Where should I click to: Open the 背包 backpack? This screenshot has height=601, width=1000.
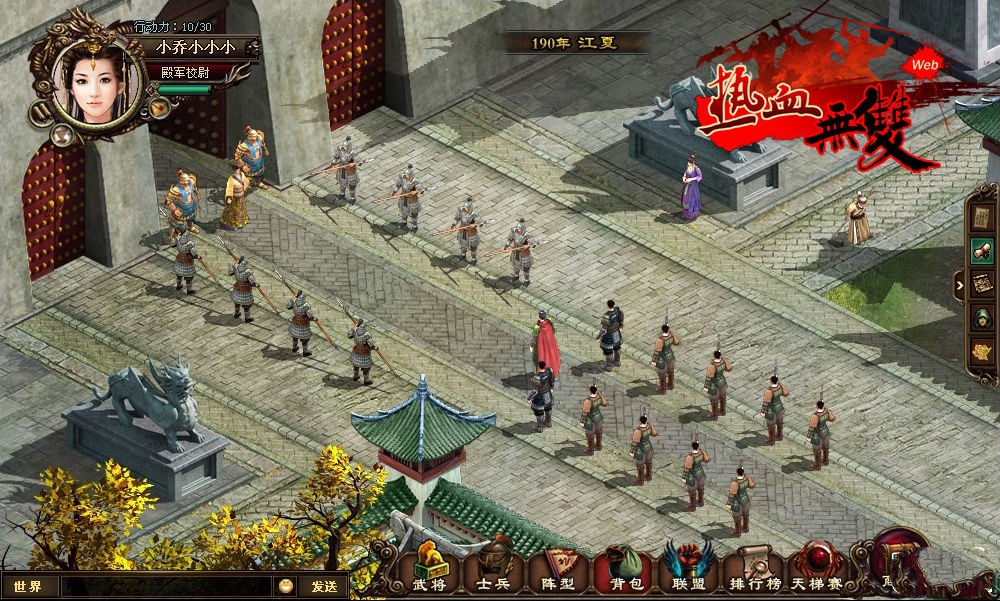[x=626, y=572]
